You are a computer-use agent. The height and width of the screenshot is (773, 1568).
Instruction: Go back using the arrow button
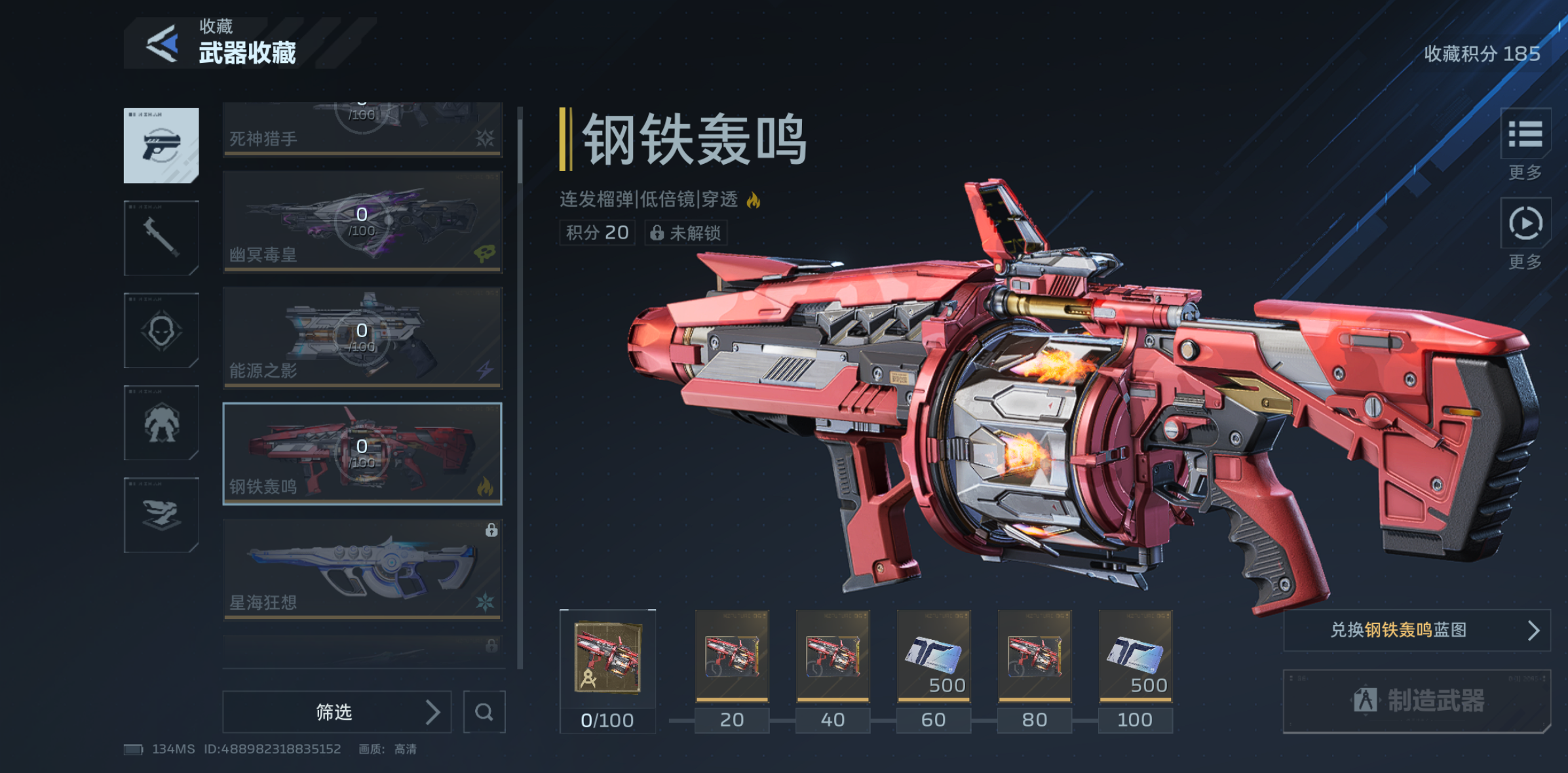pyautogui.click(x=162, y=44)
